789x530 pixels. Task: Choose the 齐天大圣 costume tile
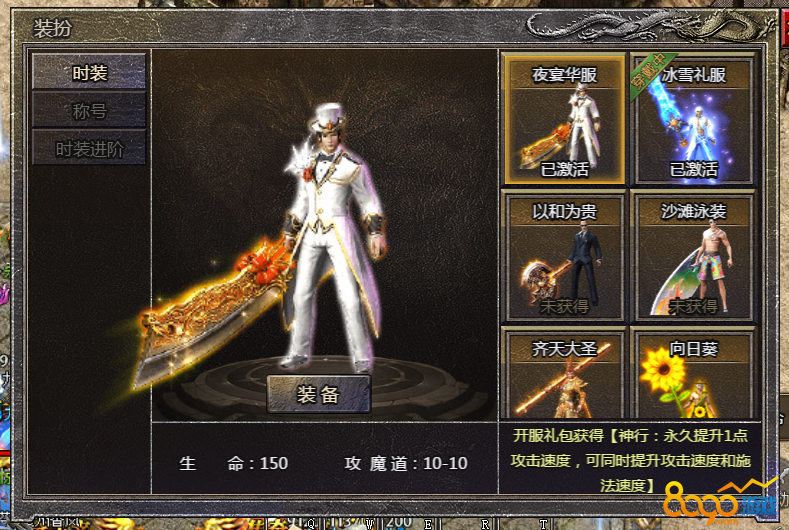(565, 375)
